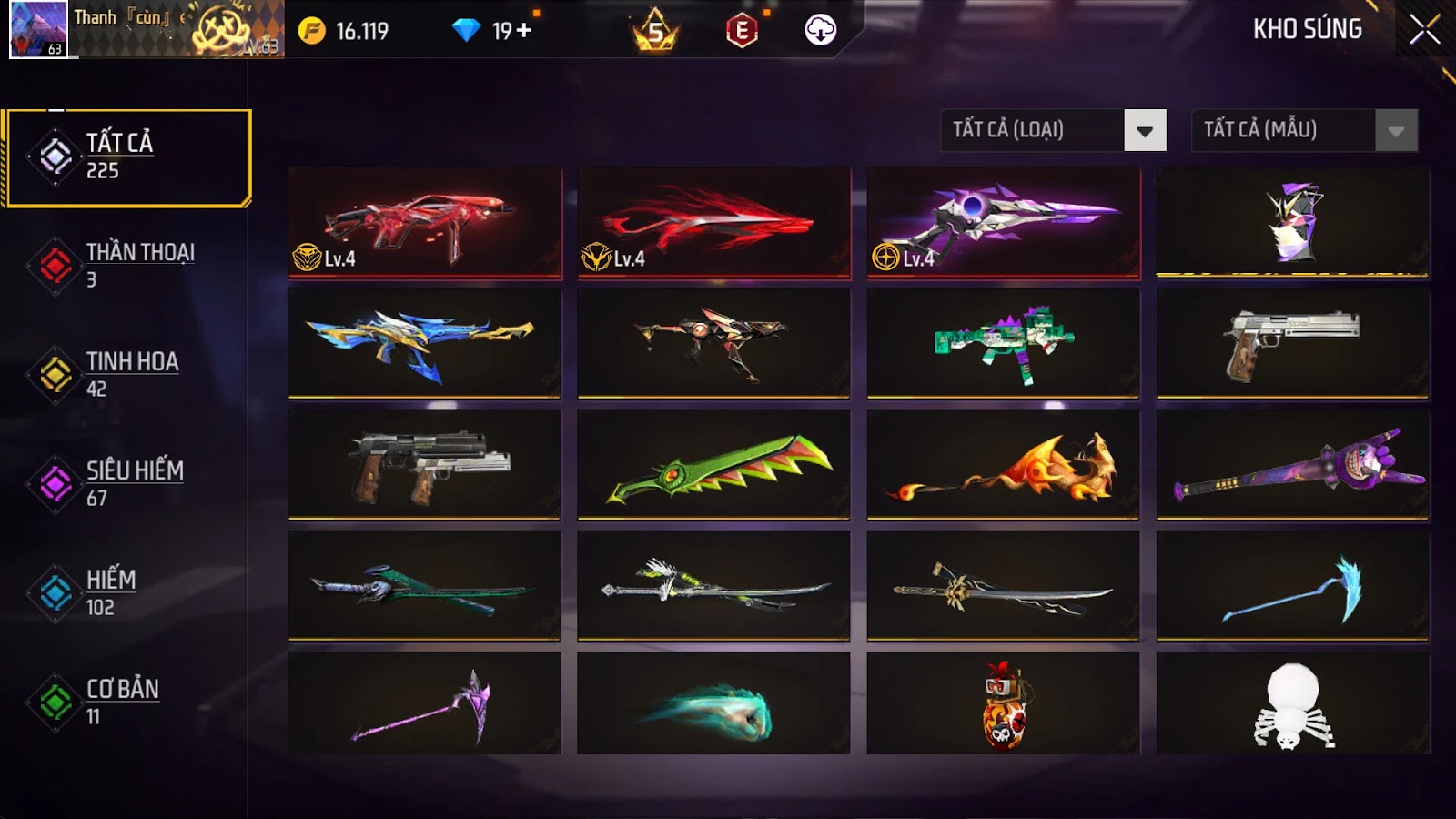This screenshot has height=819, width=1456.
Task: Click the diamond 19+ top-up button
Action: 491,30
